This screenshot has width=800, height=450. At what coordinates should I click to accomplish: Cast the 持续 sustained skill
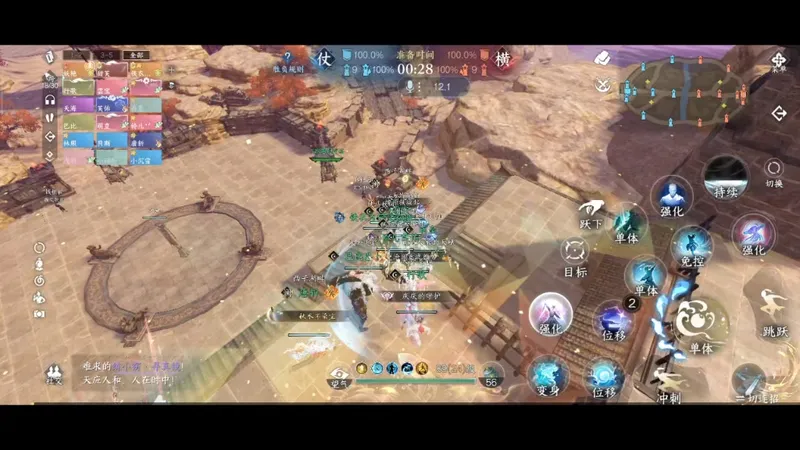point(725,177)
